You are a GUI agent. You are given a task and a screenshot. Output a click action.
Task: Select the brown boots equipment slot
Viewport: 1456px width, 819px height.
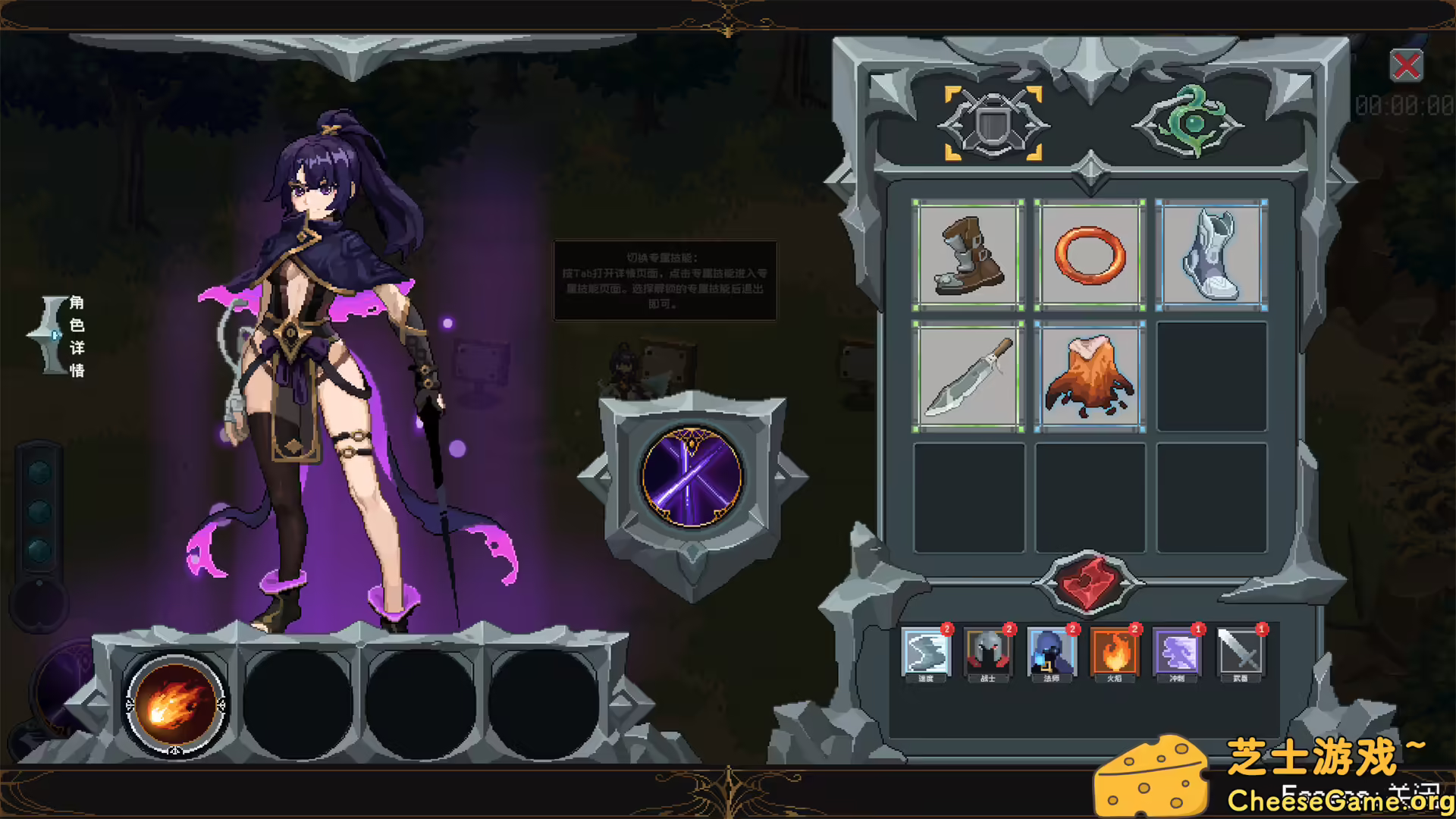coord(968,256)
